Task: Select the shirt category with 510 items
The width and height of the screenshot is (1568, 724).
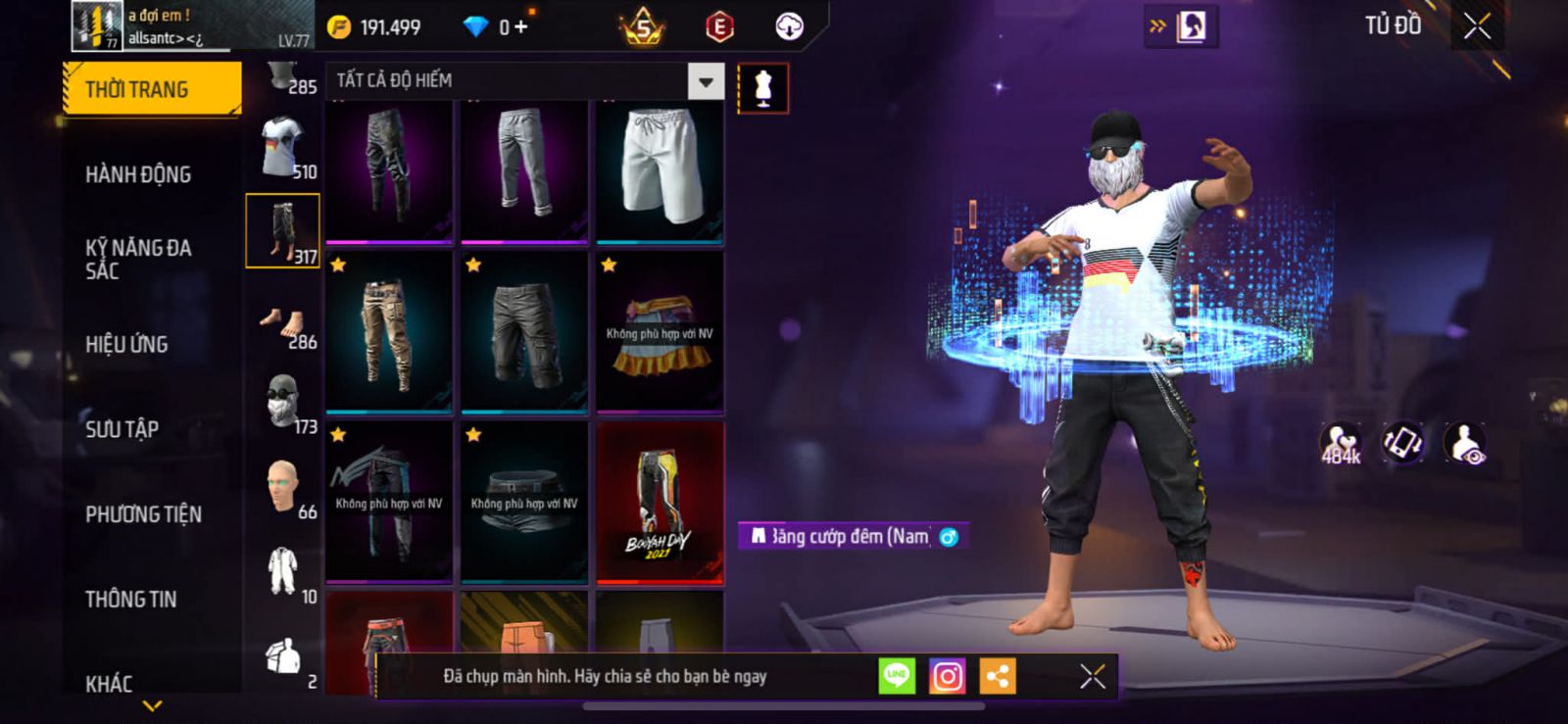Action: coord(286,148)
